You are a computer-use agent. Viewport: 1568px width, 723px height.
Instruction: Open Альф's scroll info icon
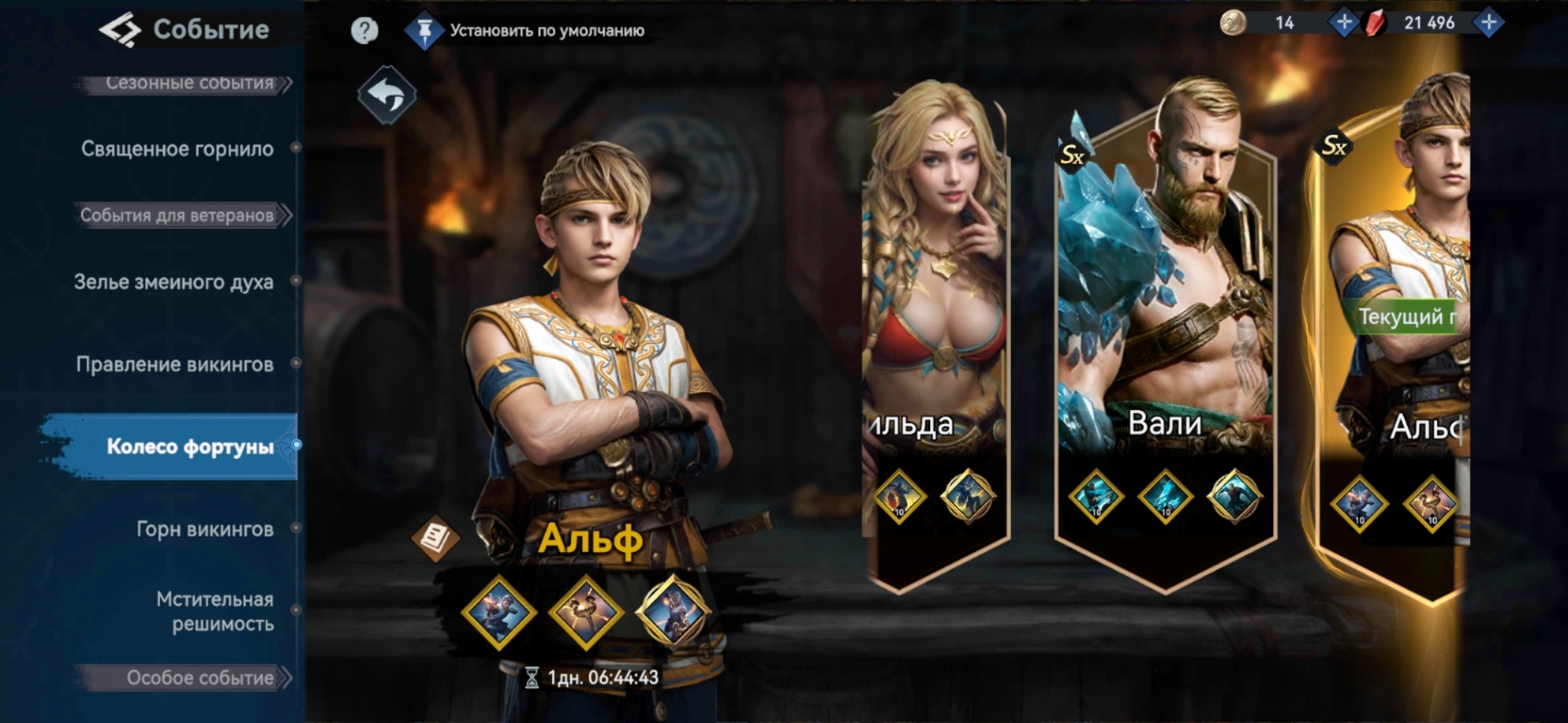[435, 538]
